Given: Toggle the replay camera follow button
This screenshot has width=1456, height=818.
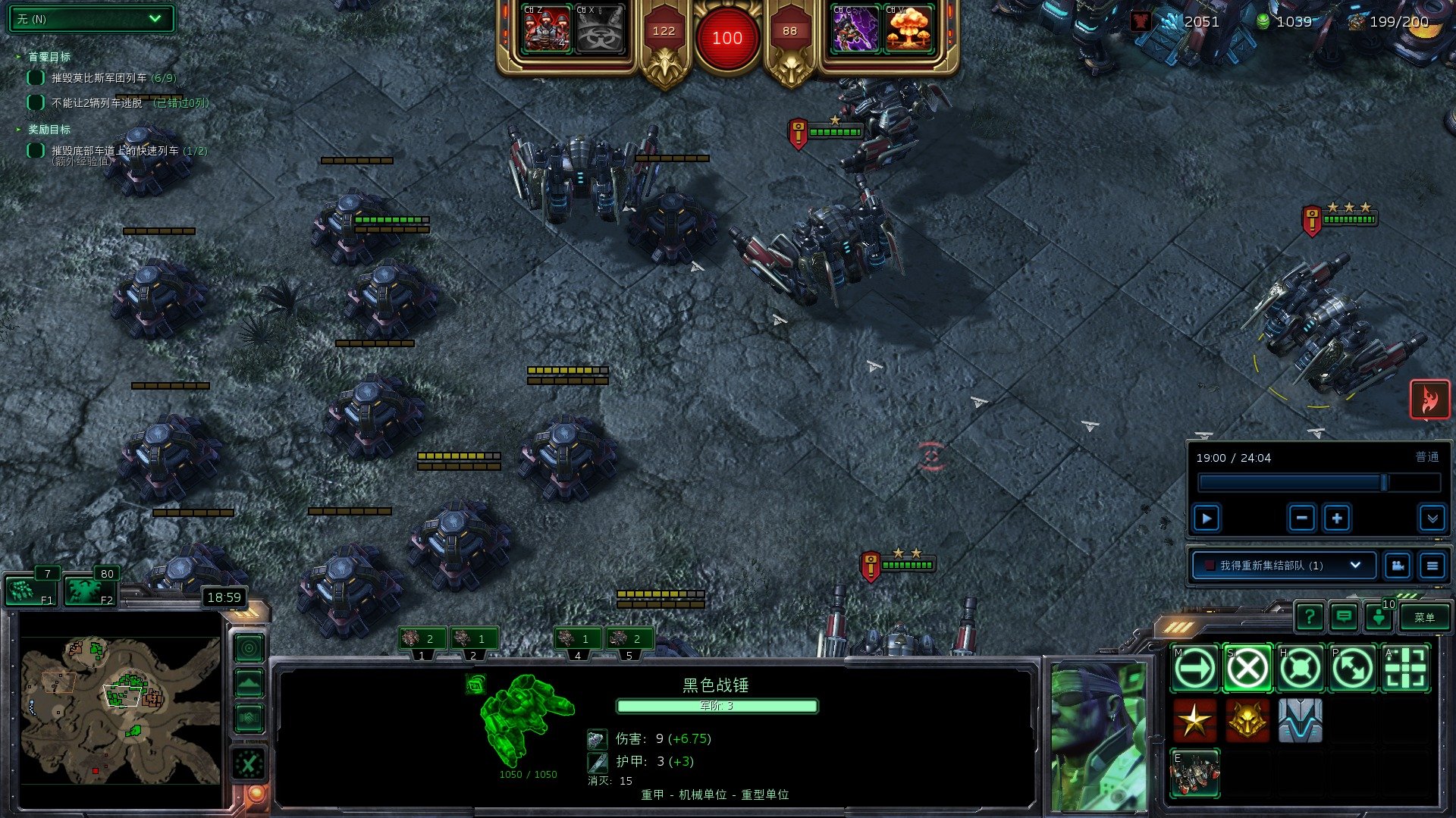Looking at the screenshot, I should click(1397, 566).
